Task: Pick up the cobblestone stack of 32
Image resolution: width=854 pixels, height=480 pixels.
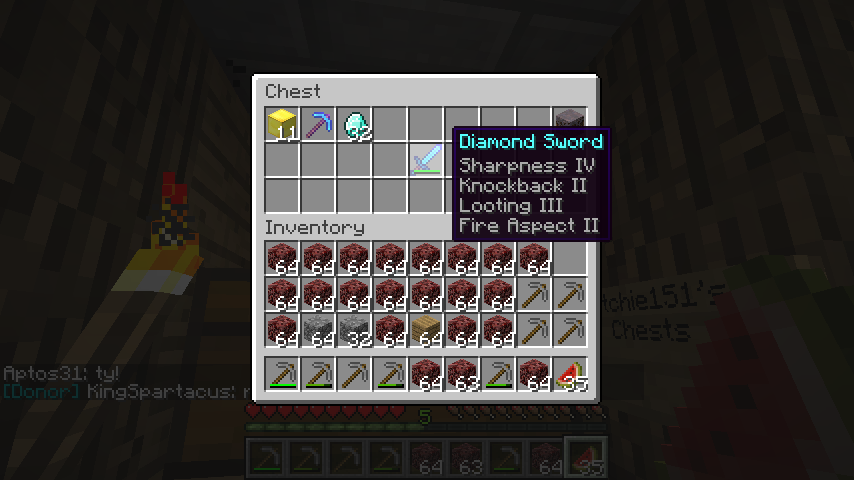Action: (x=354, y=330)
